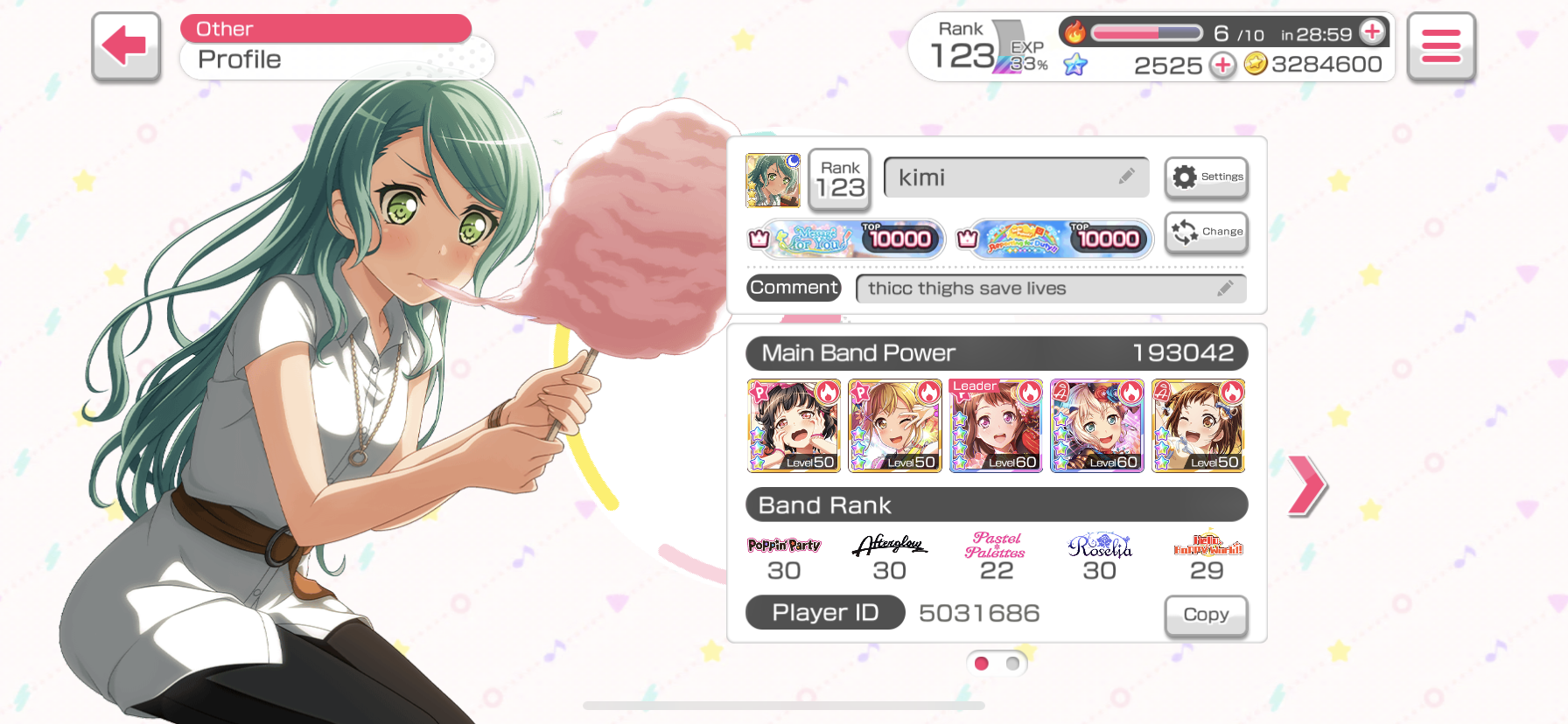
Task: Select the Leader band member card
Action: coord(996,426)
